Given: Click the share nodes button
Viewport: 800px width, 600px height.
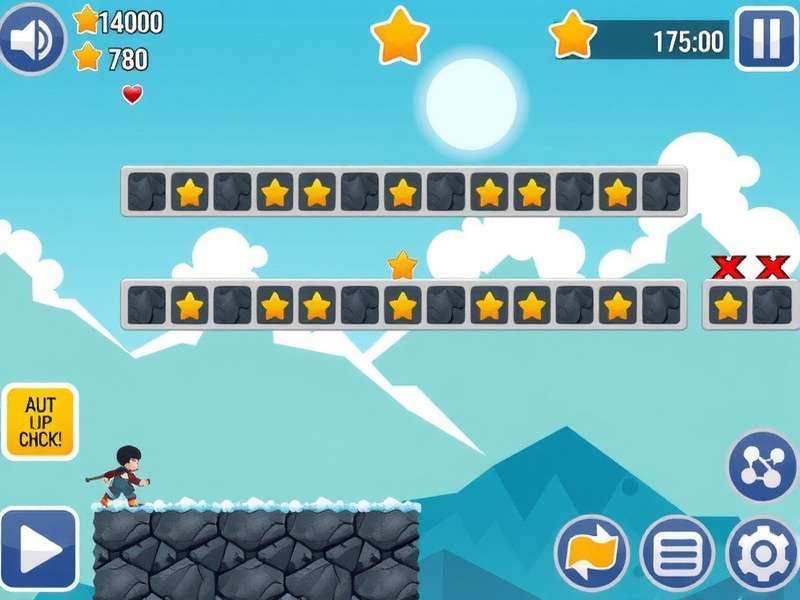Looking at the screenshot, I should click(x=762, y=467).
